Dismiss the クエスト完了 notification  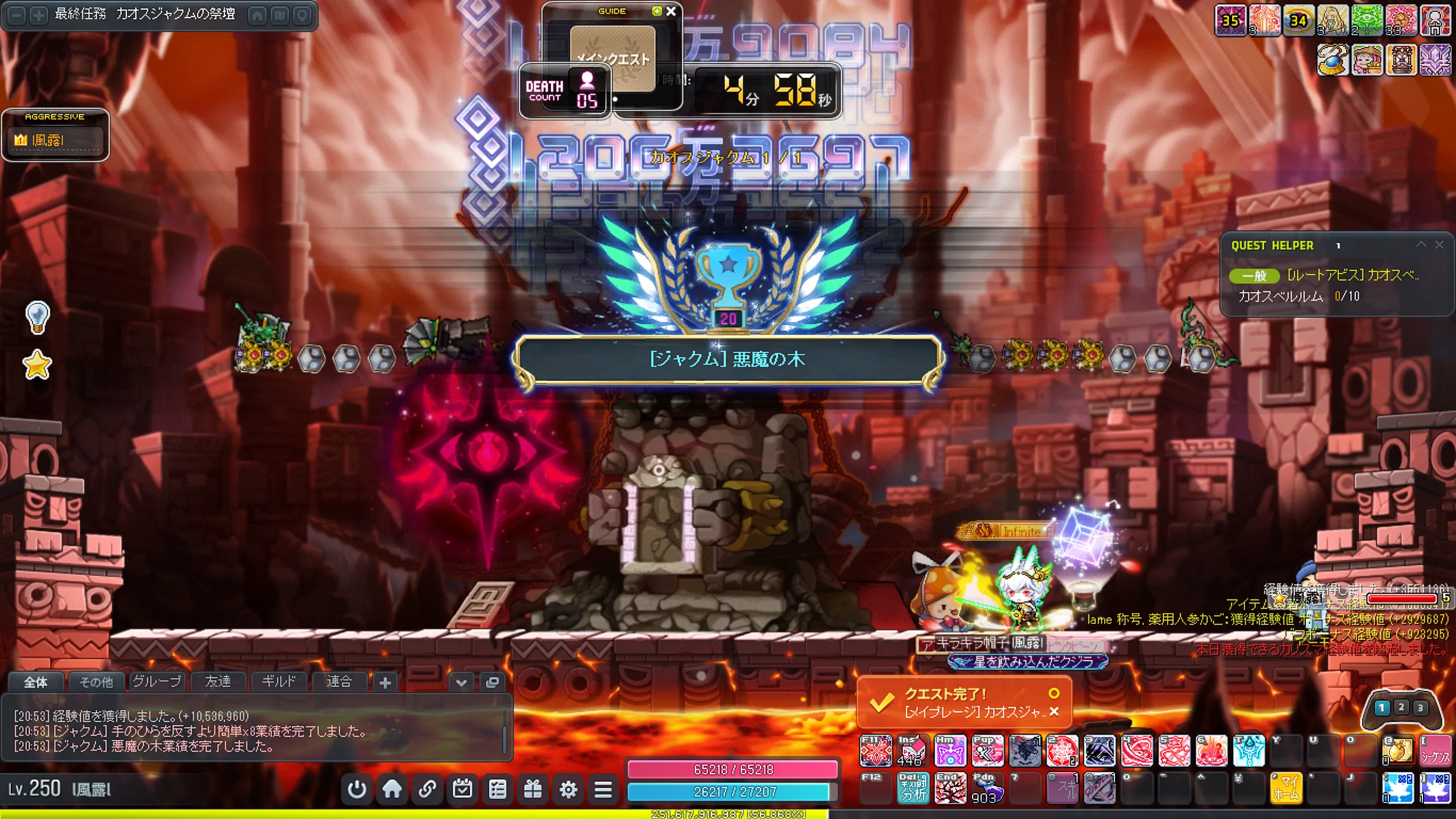click(x=1054, y=712)
